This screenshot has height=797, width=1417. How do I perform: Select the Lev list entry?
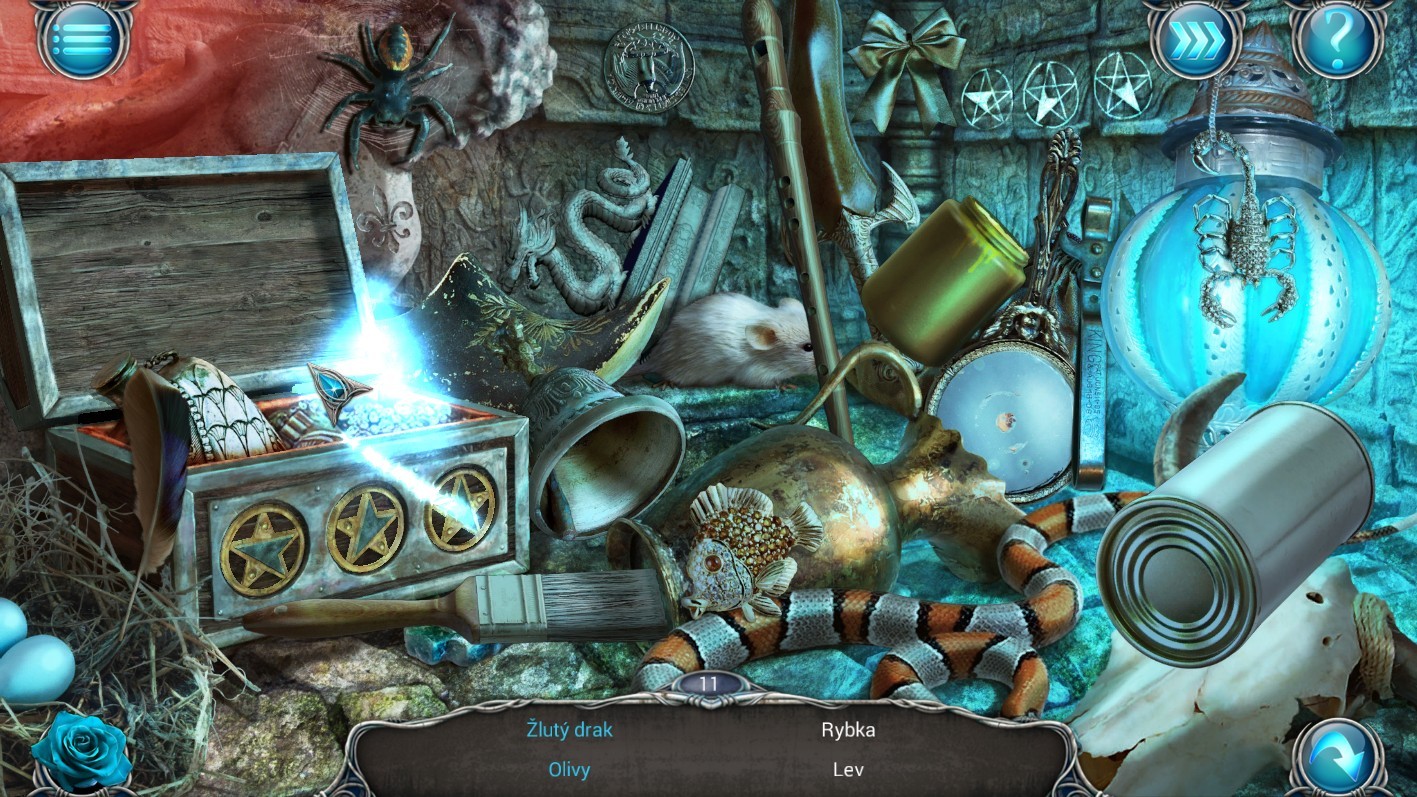[848, 769]
